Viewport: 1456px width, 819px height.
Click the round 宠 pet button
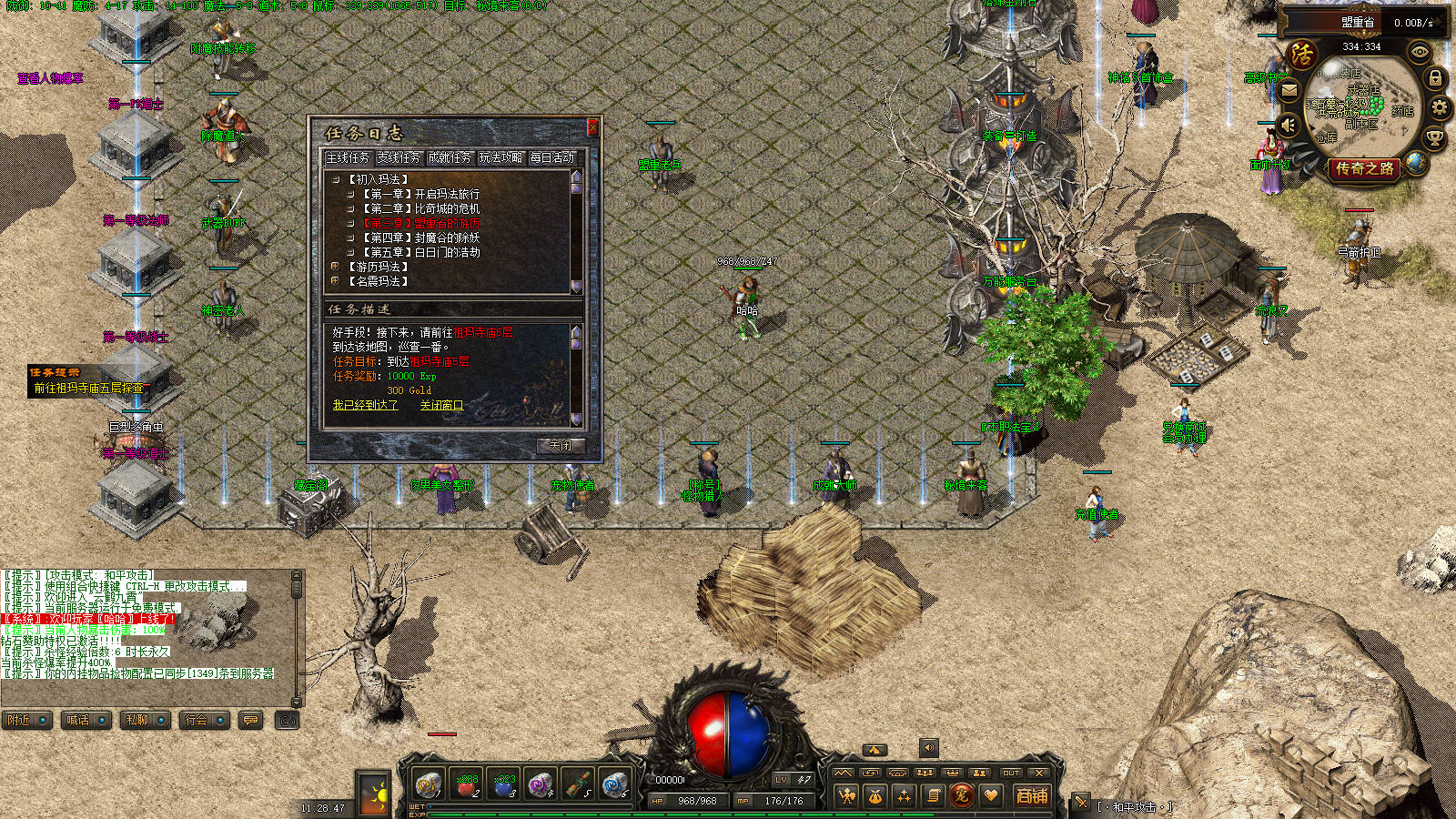tap(962, 796)
